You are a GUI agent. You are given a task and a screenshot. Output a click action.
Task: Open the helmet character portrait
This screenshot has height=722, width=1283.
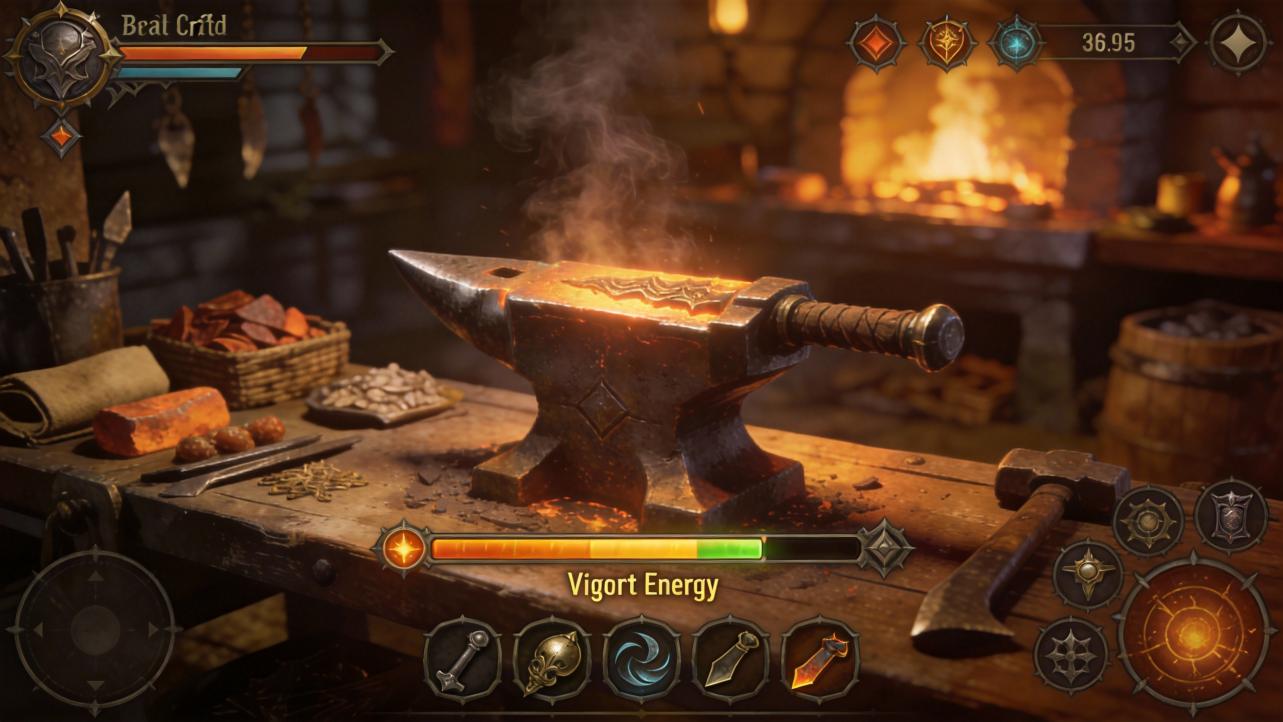click(63, 55)
